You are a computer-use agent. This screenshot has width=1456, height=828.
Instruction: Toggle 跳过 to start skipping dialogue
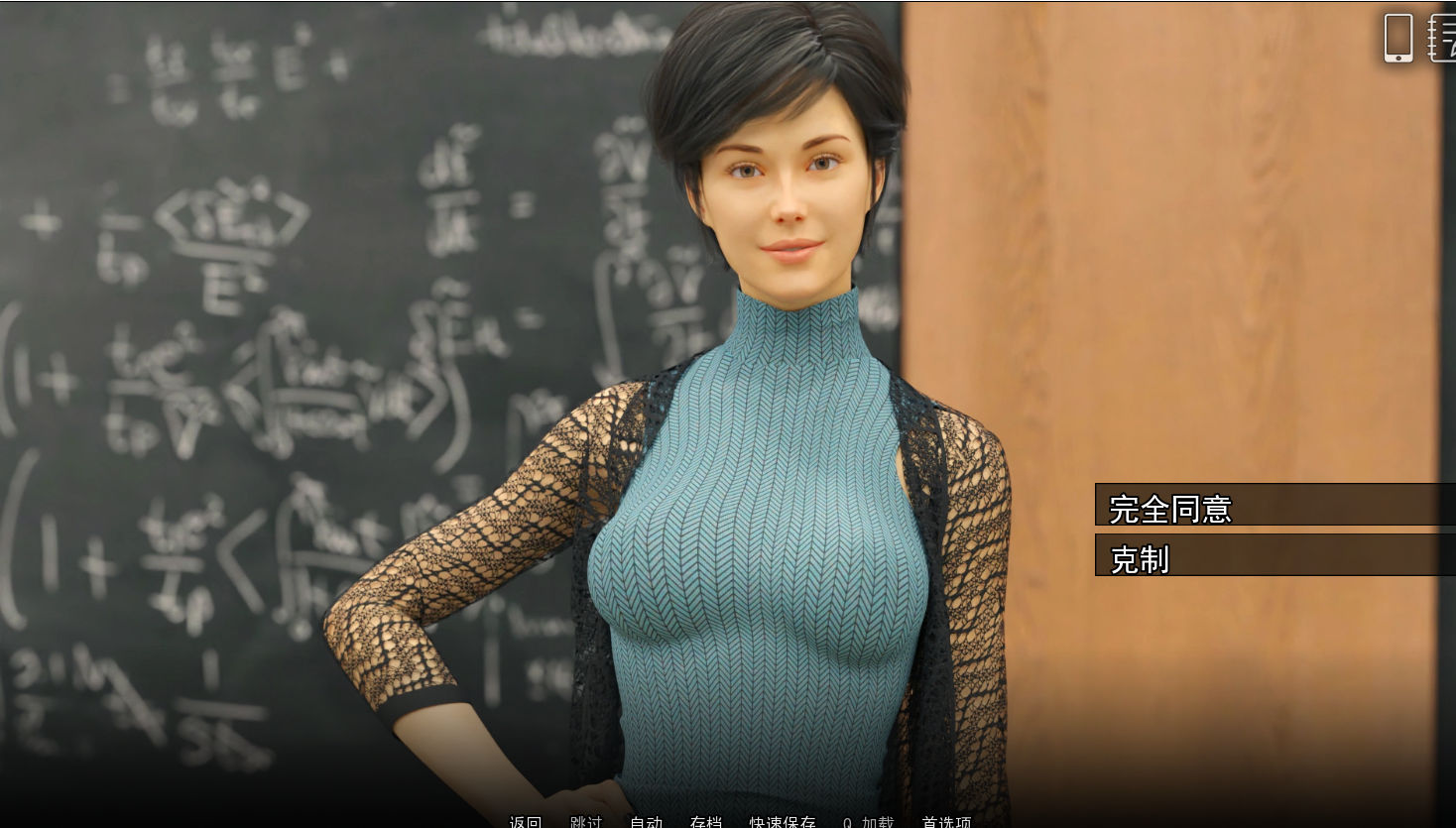587,822
